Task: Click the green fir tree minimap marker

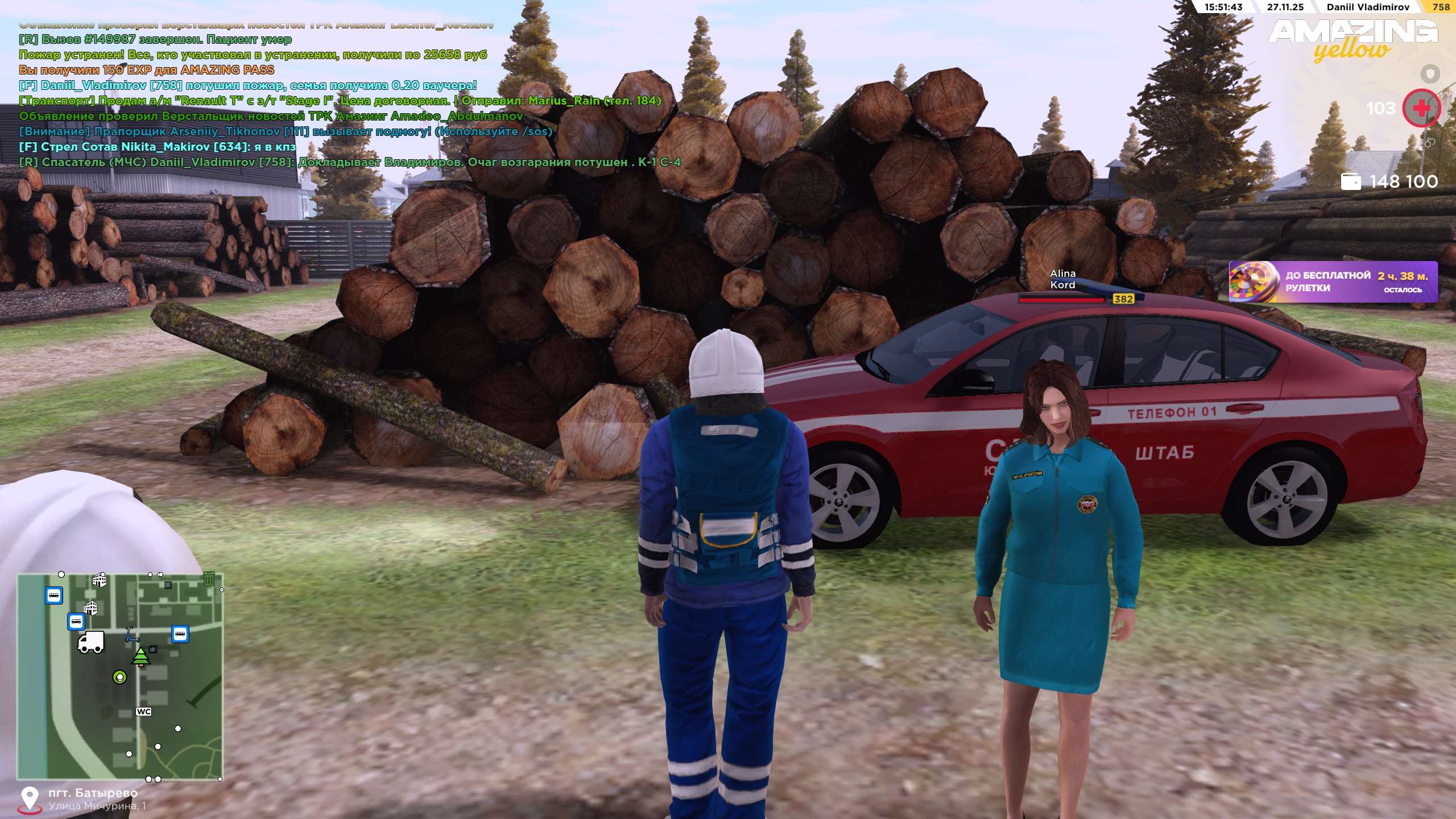Action: 140,656
